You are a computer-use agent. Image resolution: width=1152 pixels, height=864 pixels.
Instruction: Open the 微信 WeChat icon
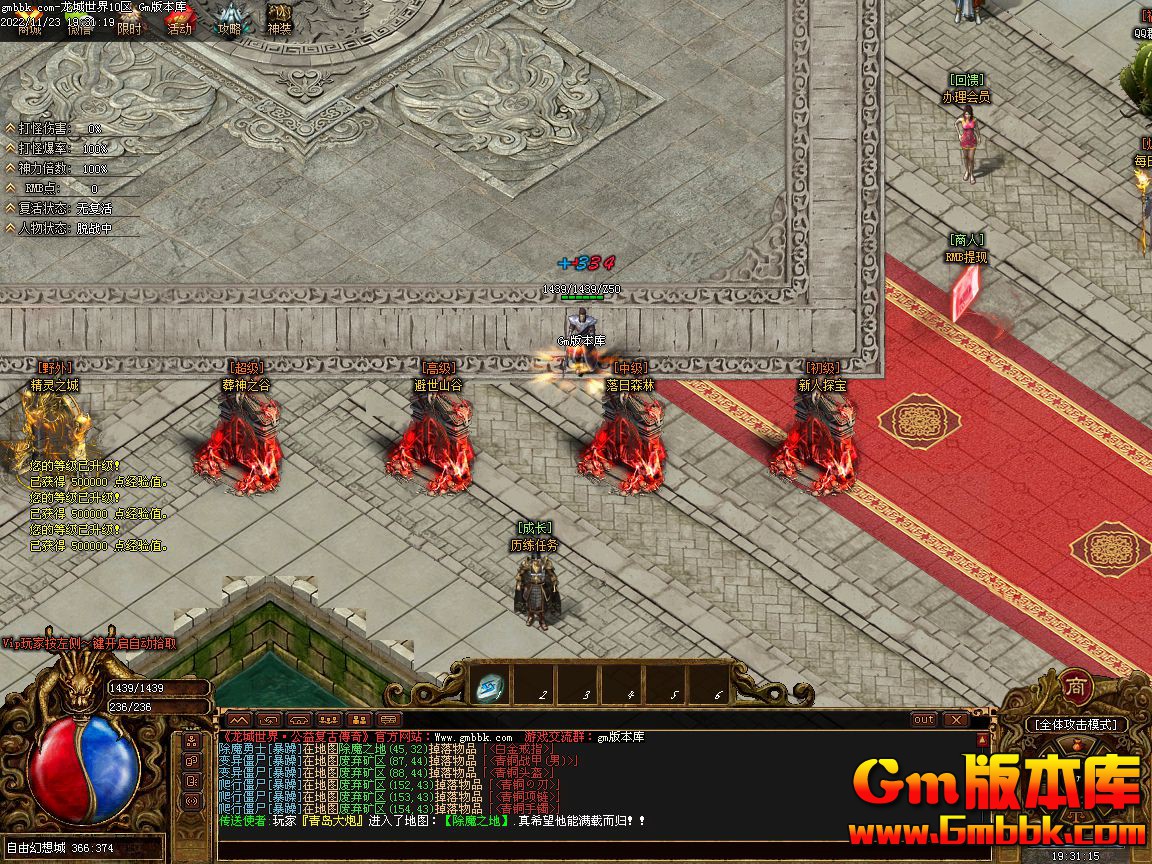(80, 22)
